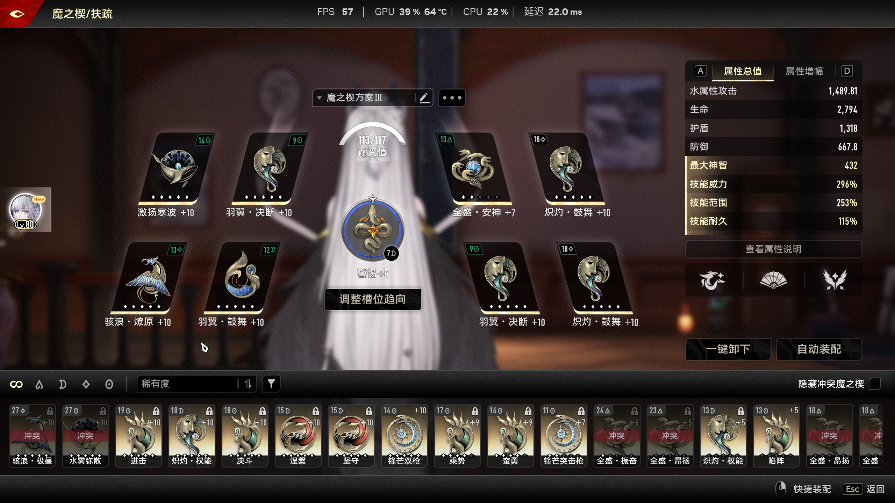Toggle the 隐藏冲突魔之楔 checkbox
Viewport: 895px width, 503px height.
point(875,384)
